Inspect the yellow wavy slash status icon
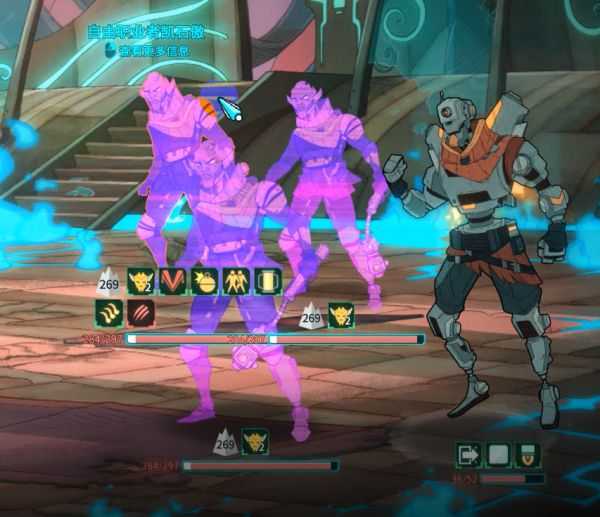Viewport: 600px width, 517px height. 108,313
